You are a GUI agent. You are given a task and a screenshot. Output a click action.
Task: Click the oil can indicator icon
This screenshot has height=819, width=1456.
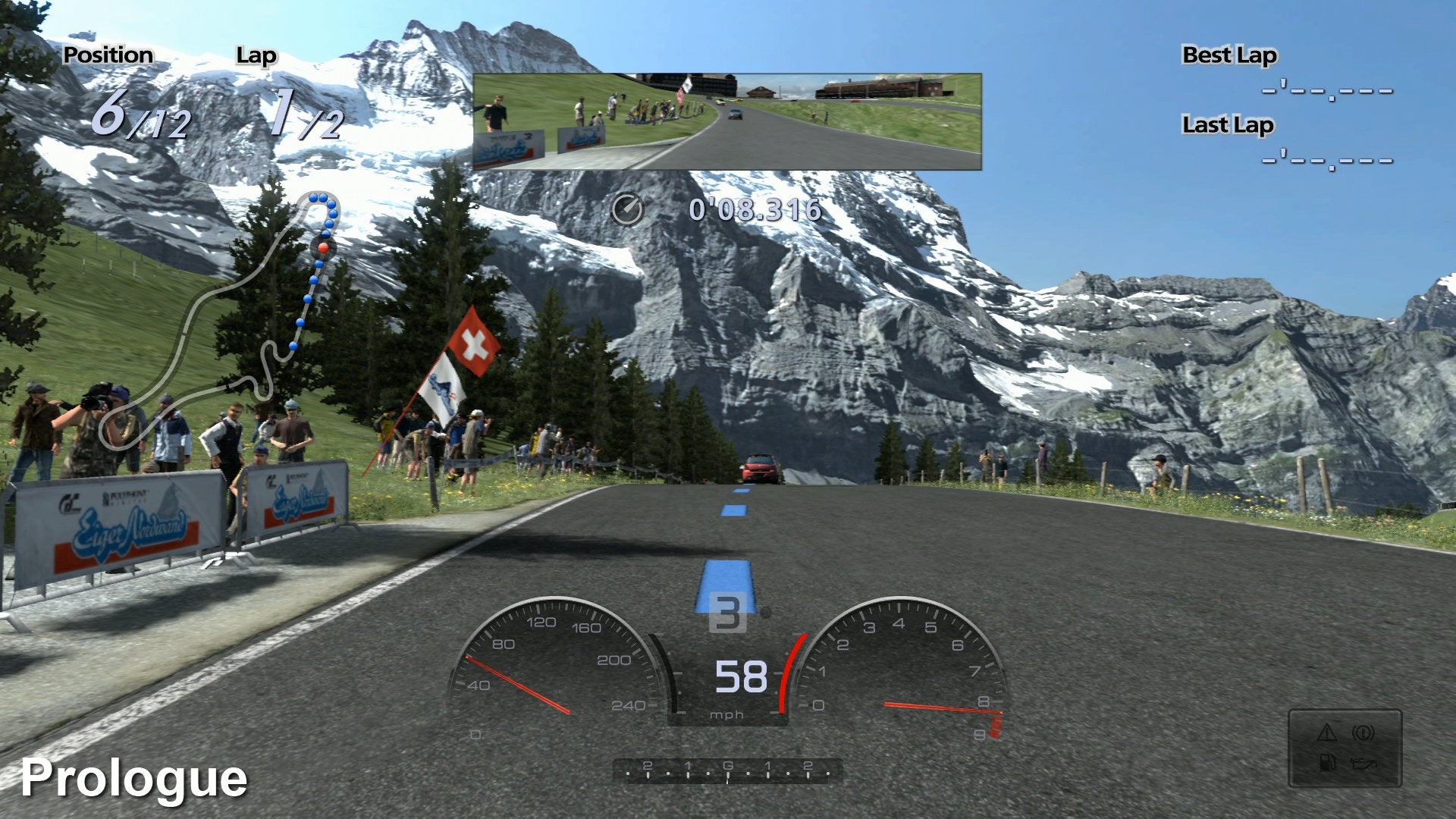click(1363, 762)
